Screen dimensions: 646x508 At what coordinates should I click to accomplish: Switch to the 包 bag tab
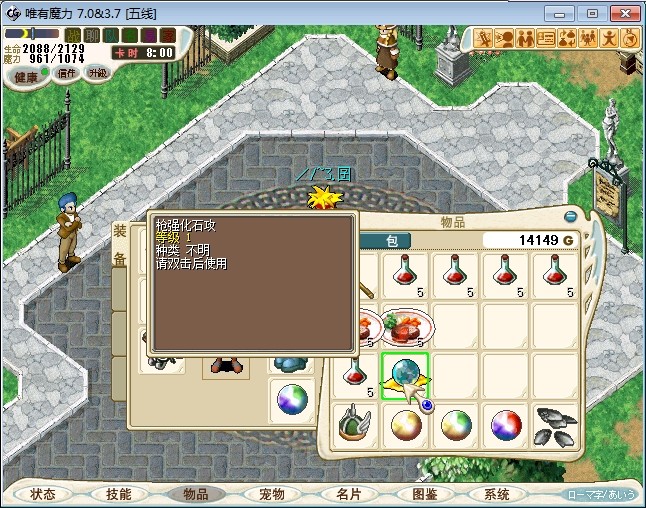pyautogui.click(x=392, y=240)
